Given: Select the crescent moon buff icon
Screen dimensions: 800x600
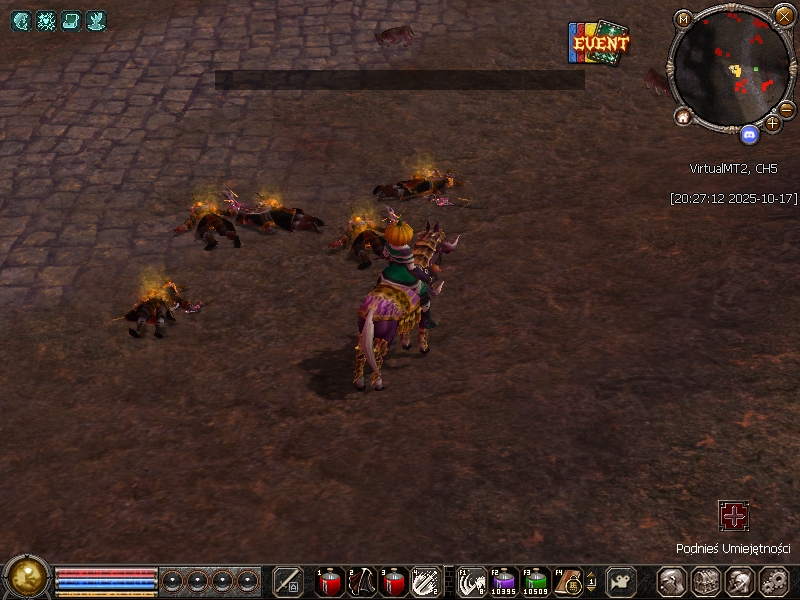Looking at the screenshot, I should click(21, 21).
